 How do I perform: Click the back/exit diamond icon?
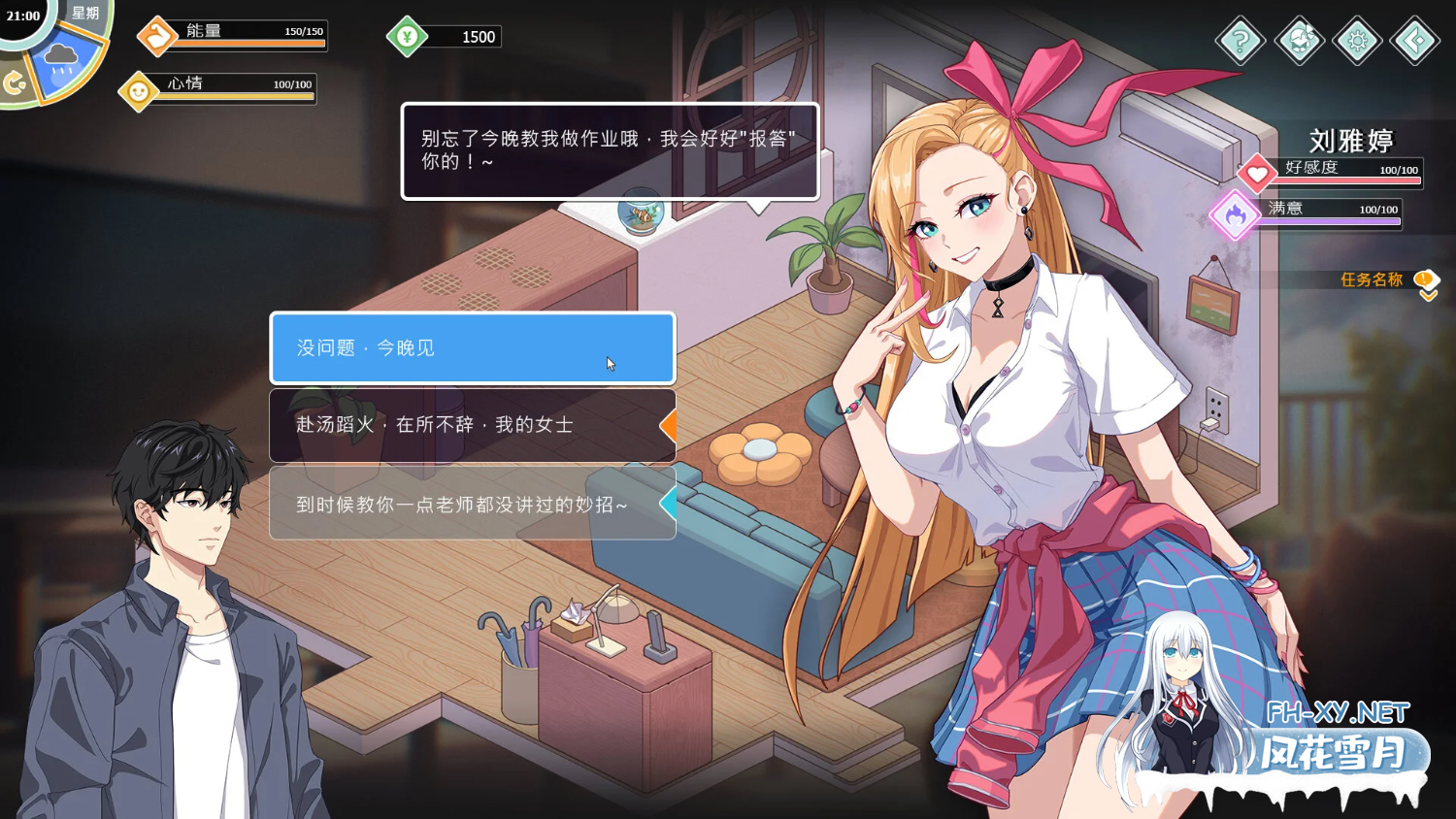pos(1416,42)
